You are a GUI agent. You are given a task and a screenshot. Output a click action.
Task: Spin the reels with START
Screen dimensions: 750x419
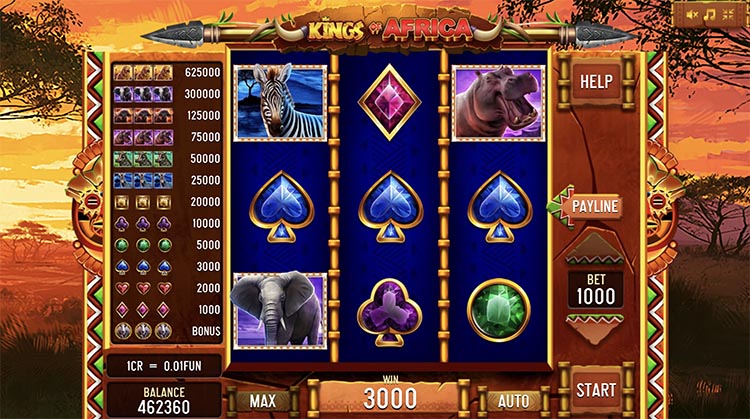[x=599, y=388]
